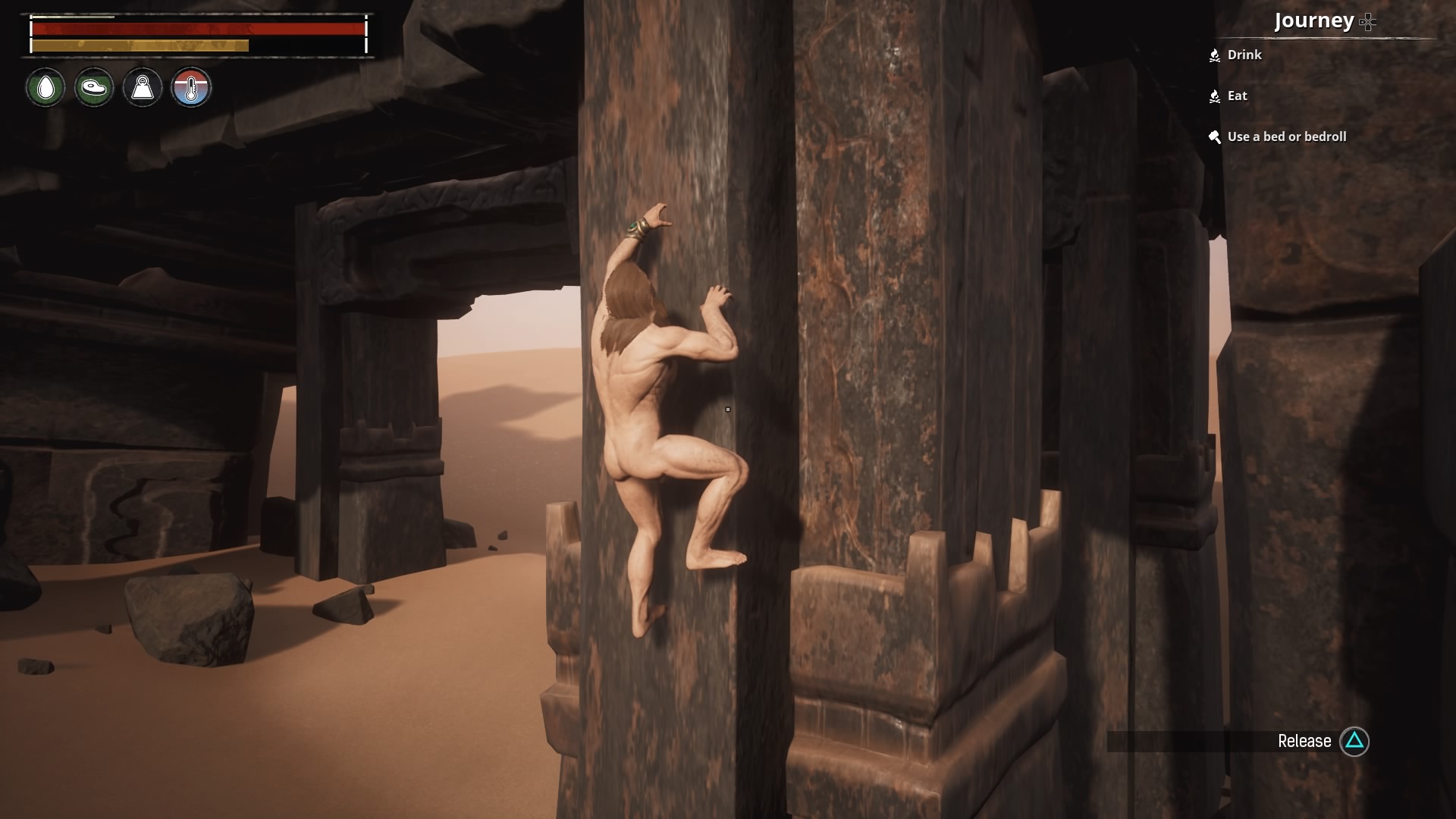
Task: Choose the bed or bedroll objective
Action: click(x=1286, y=136)
